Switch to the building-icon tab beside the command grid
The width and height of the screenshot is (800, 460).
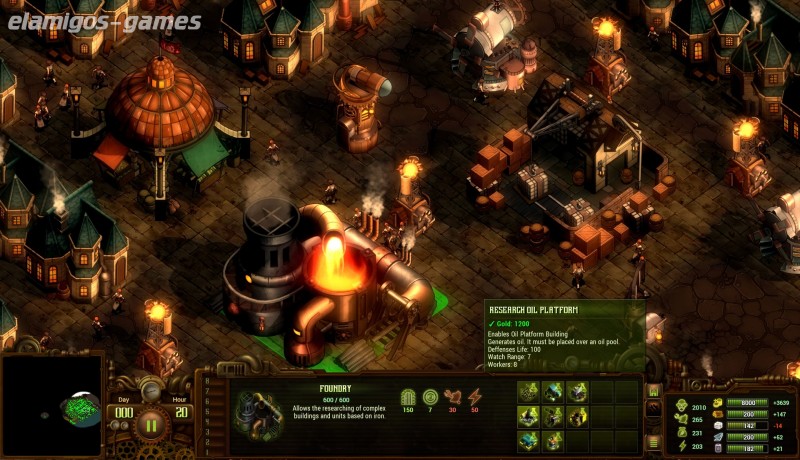point(654,391)
